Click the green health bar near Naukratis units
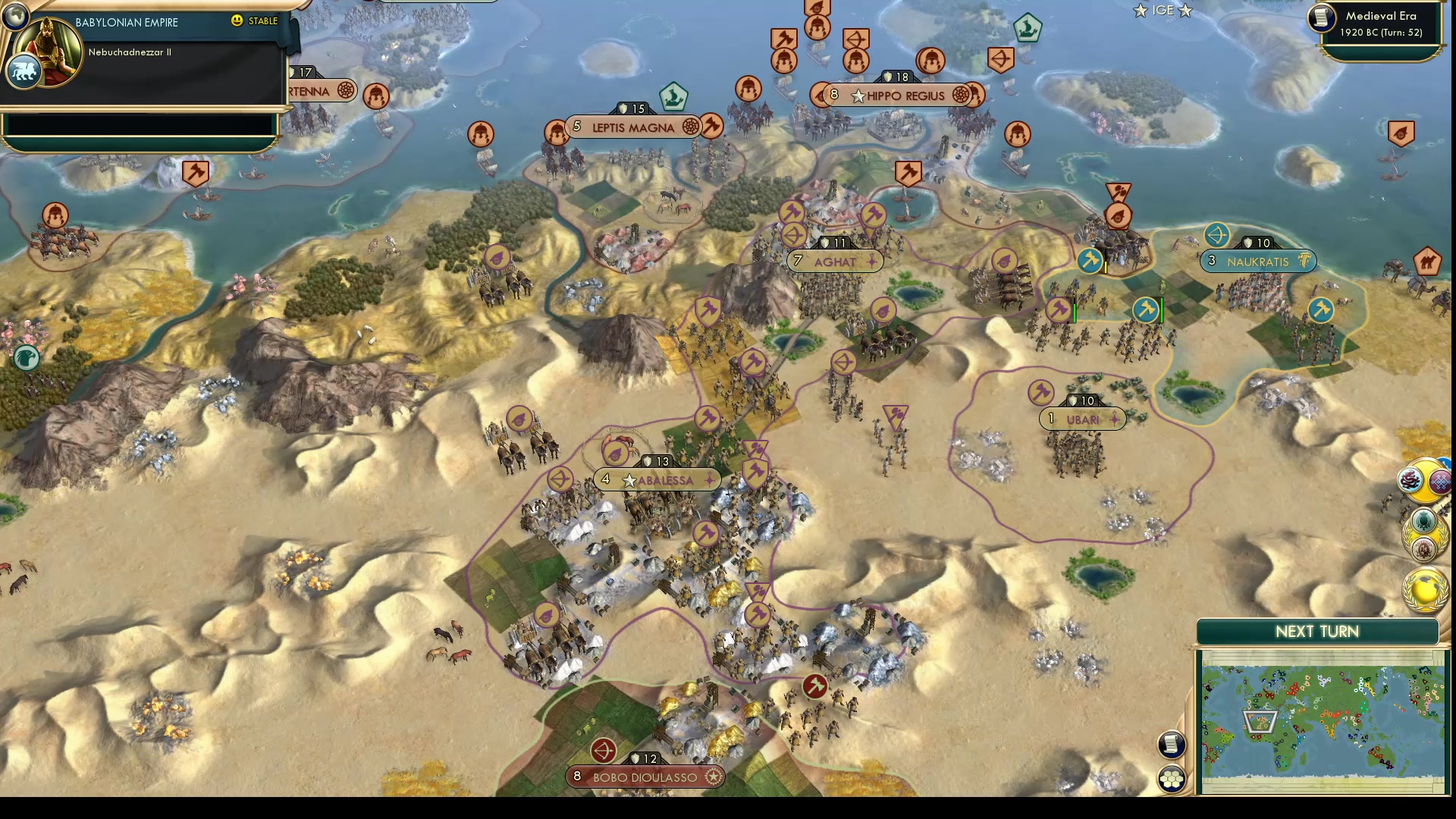This screenshot has height=819, width=1456. pyautogui.click(x=1160, y=309)
